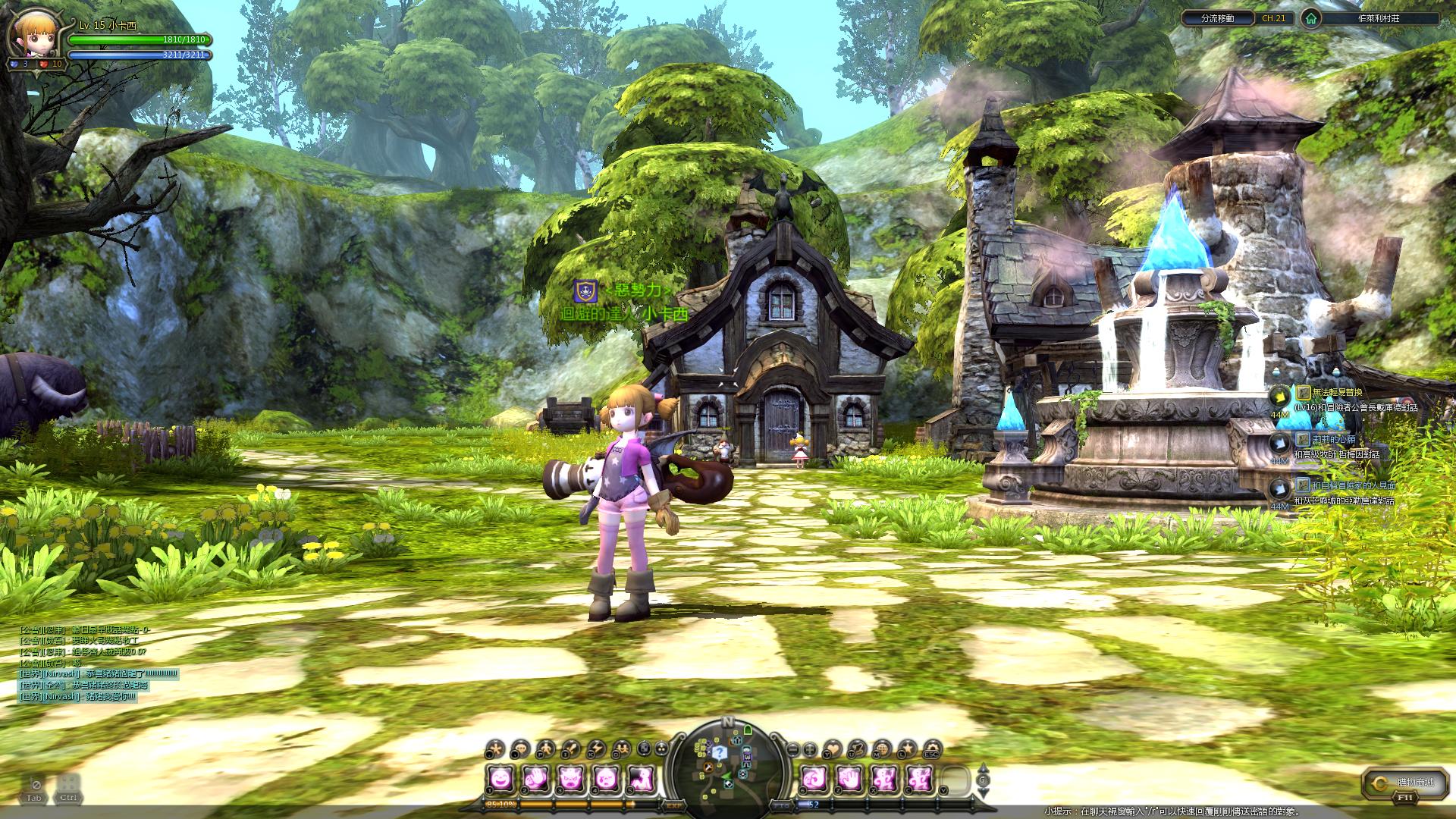The image size is (1456, 819).
Task: Click the green house village icon
Action: (1311, 18)
